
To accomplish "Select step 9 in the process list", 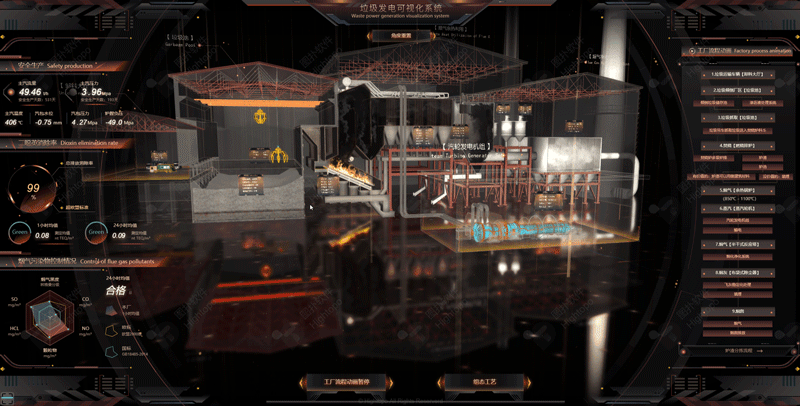I will click(x=737, y=311).
